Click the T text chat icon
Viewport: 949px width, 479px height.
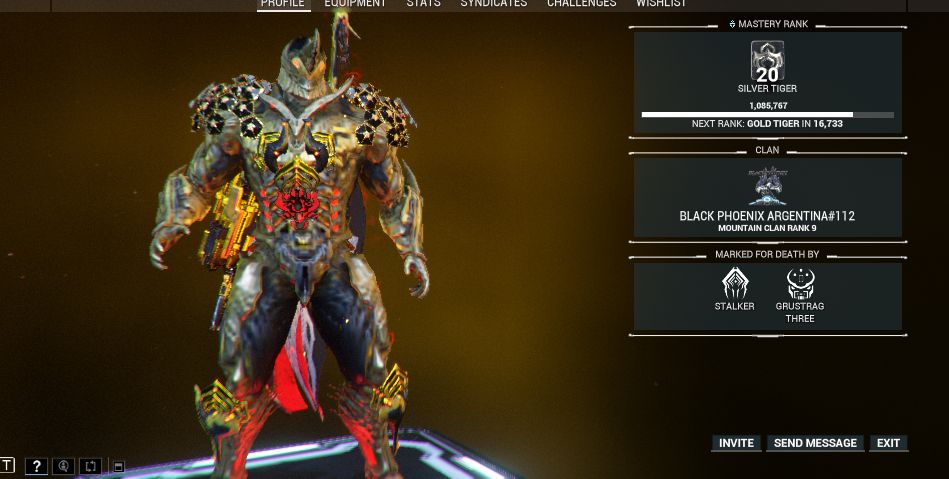(7, 465)
